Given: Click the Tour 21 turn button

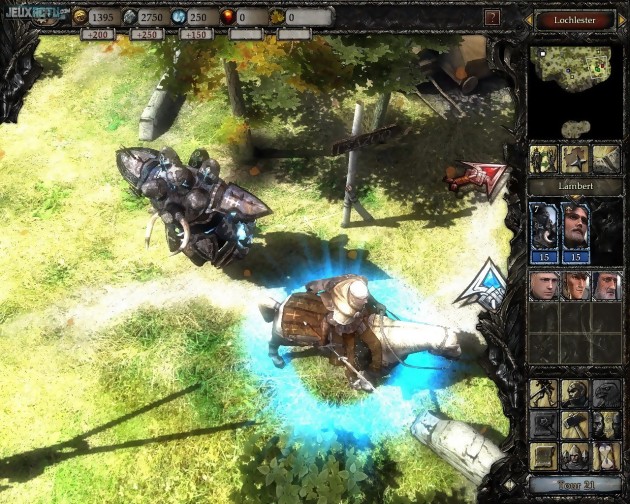Looking at the screenshot, I should (x=574, y=485).
